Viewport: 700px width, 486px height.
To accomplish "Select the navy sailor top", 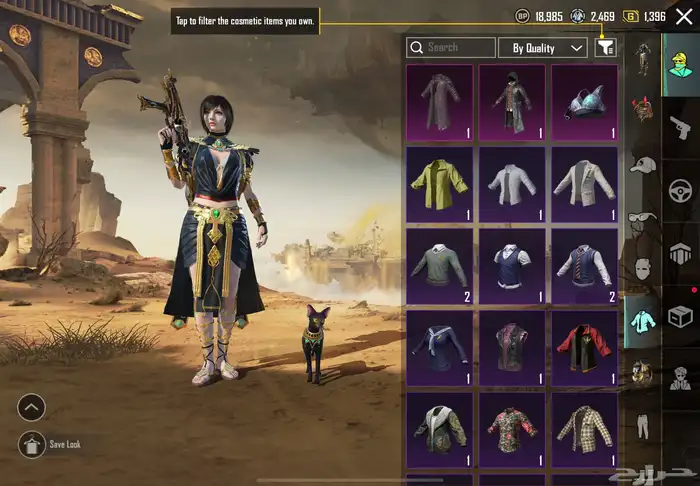I will point(440,348).
